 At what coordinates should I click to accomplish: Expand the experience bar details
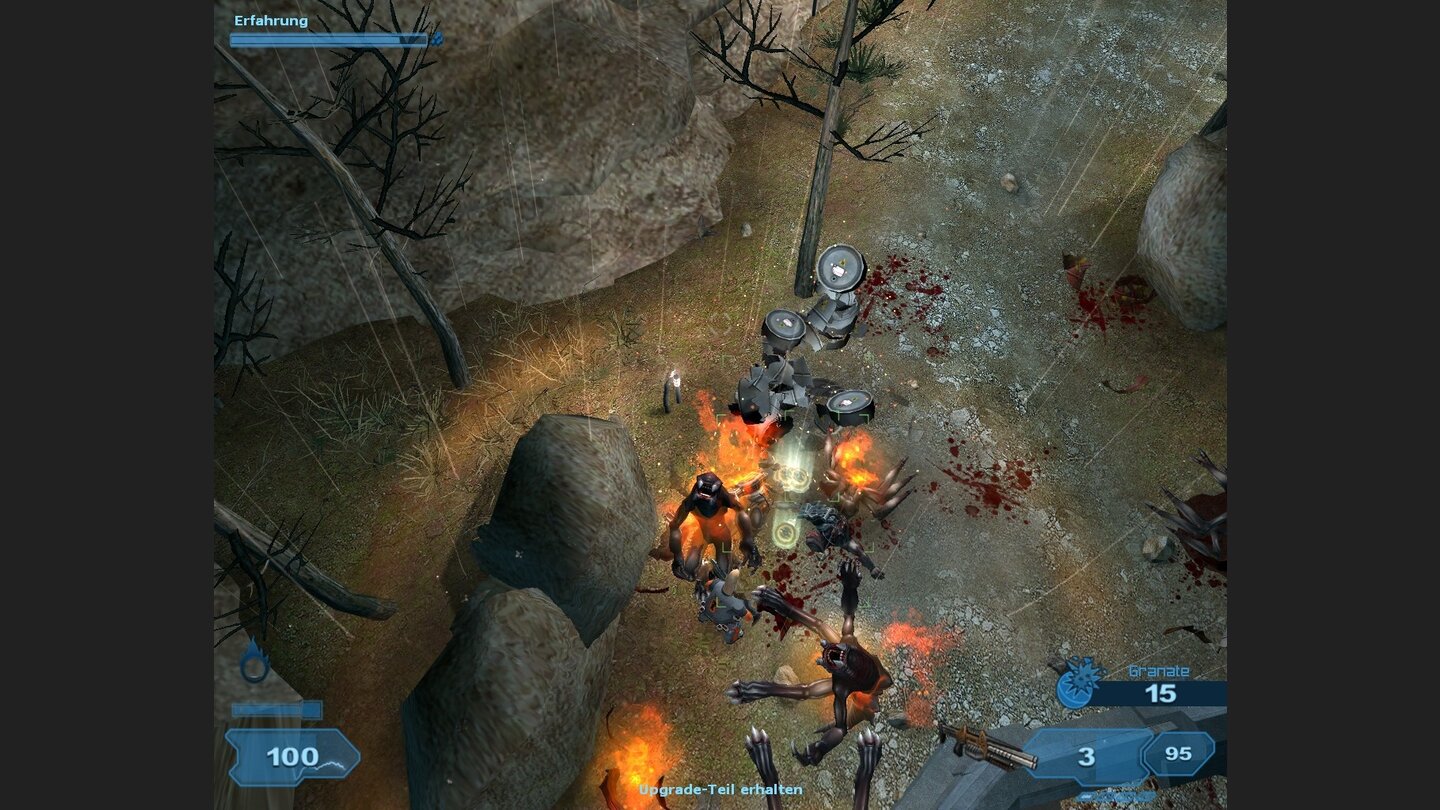(x=330, y=41)
